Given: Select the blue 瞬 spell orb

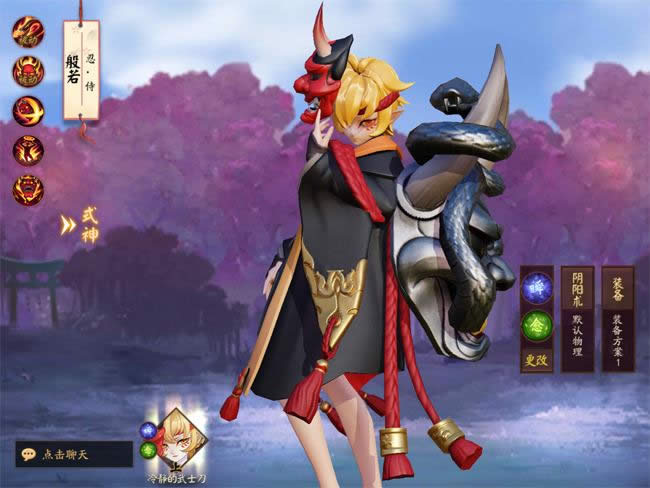Looking at the screenshot, I should click(x=537, y=287).
